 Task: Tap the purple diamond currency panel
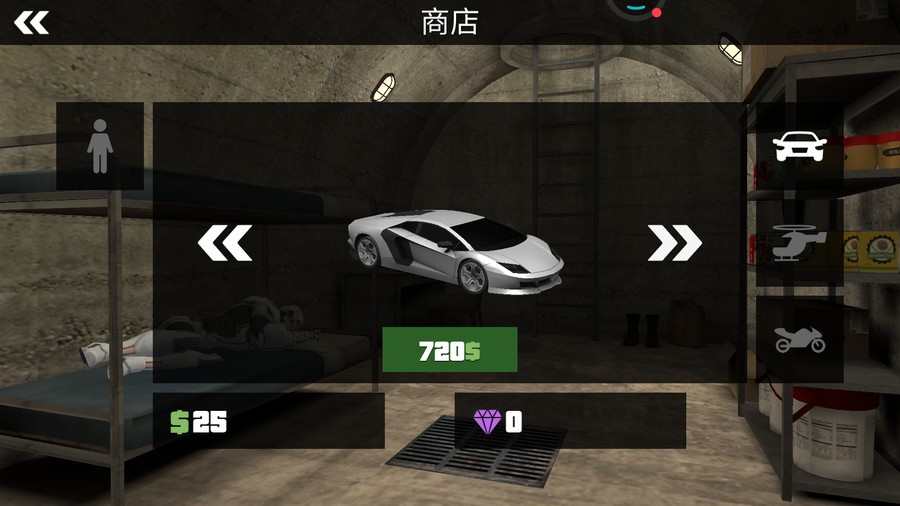coord(570,421)
